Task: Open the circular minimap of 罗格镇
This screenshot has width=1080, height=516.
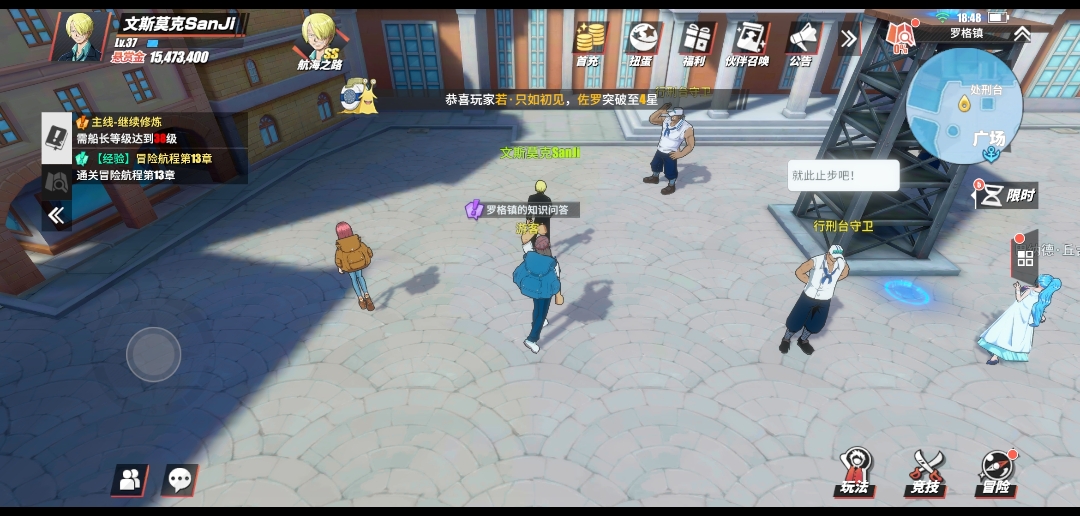Action: click(x=963, y=107)
